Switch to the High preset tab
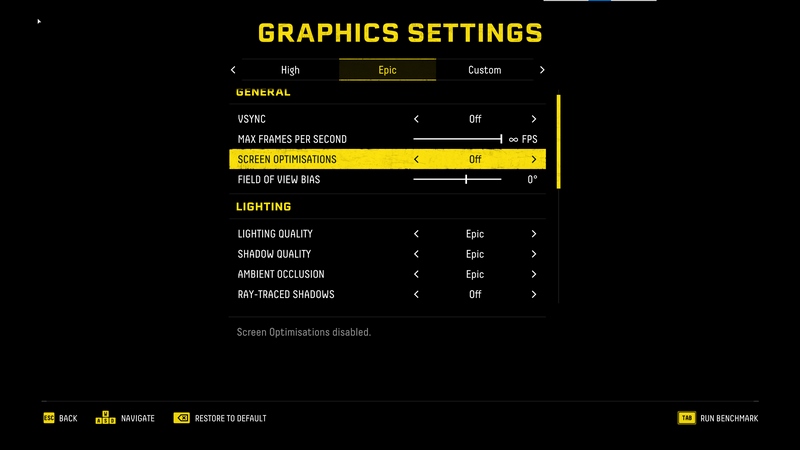The height and width of the screenshot is (450, 800). [290, 70]
